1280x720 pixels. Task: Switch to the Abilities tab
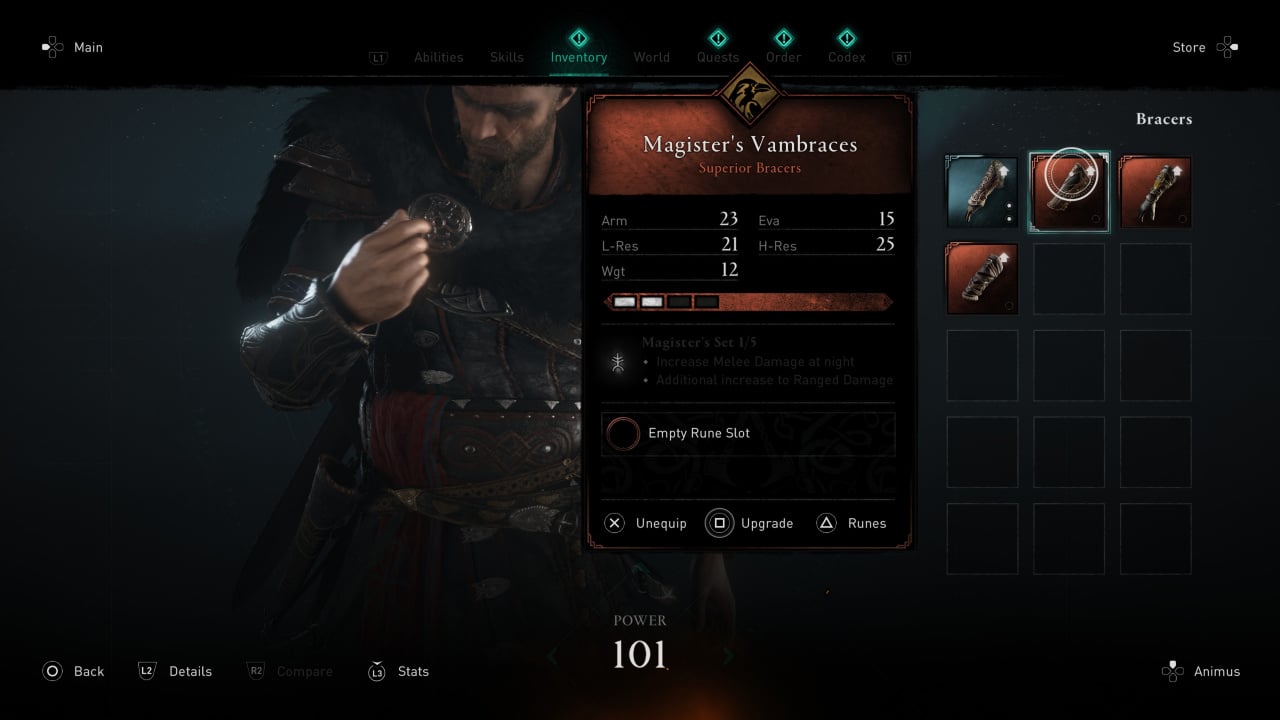(x=438, y=57)
